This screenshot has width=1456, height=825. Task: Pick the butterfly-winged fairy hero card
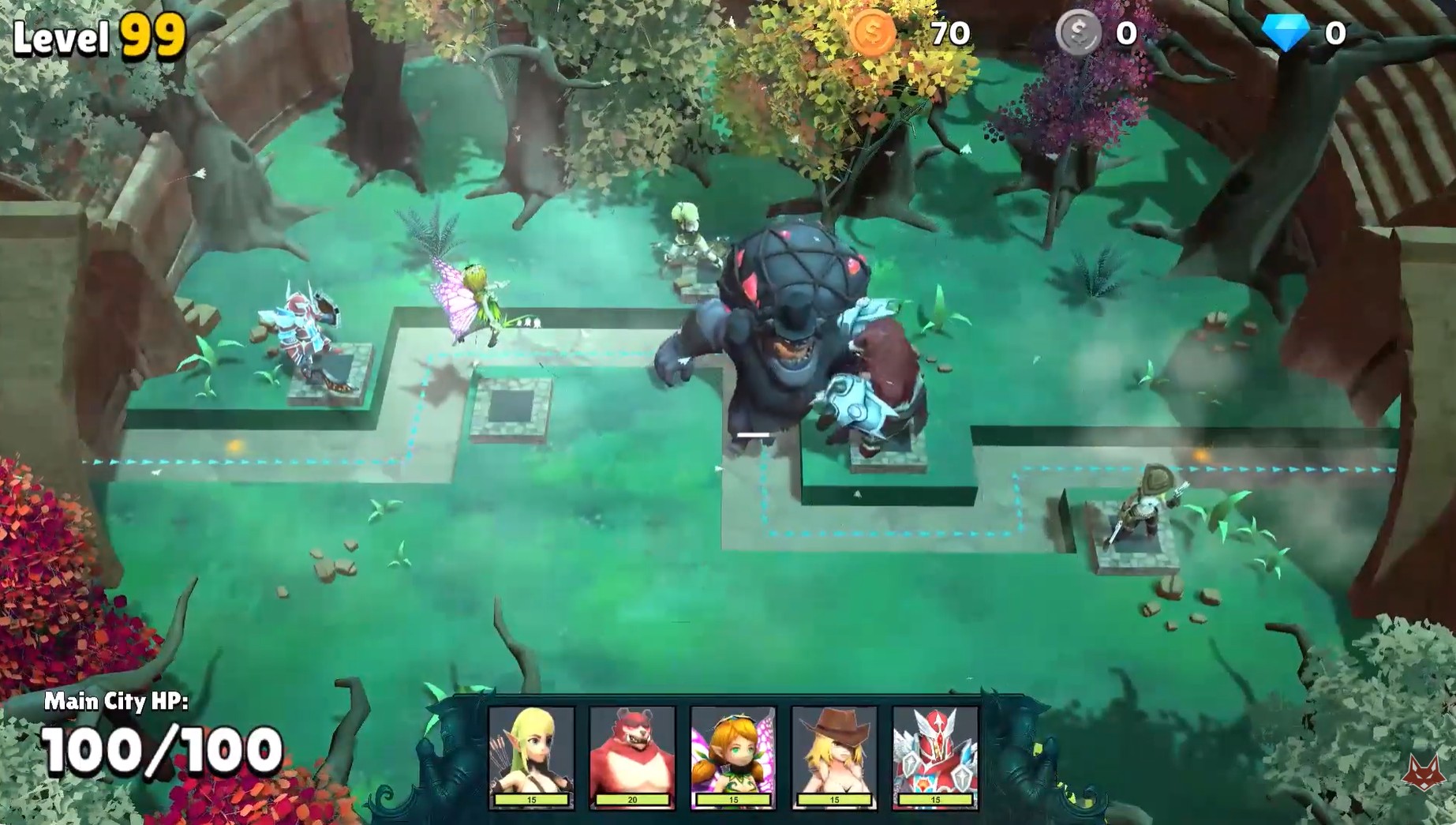(733, 756)
